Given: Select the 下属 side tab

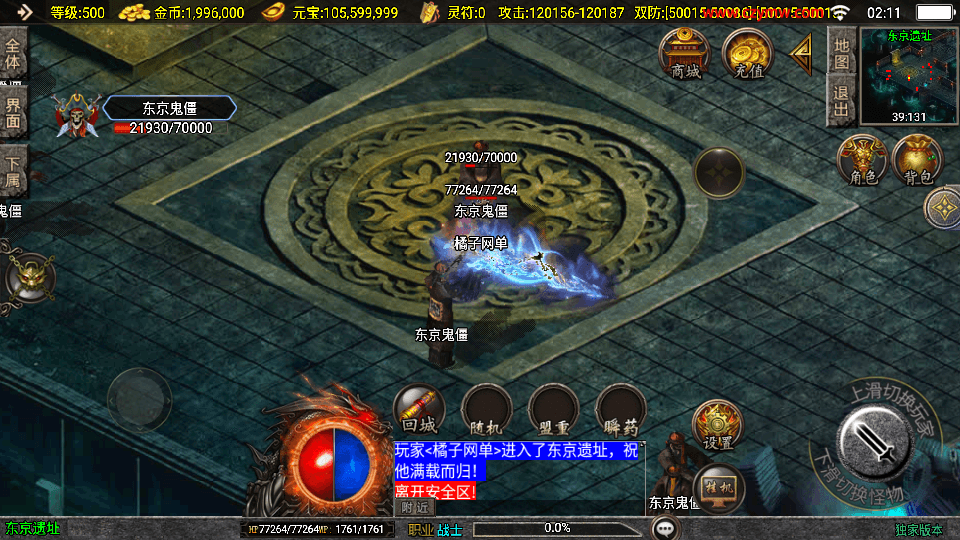Looking at the screenshot, I should click(13, 172).
